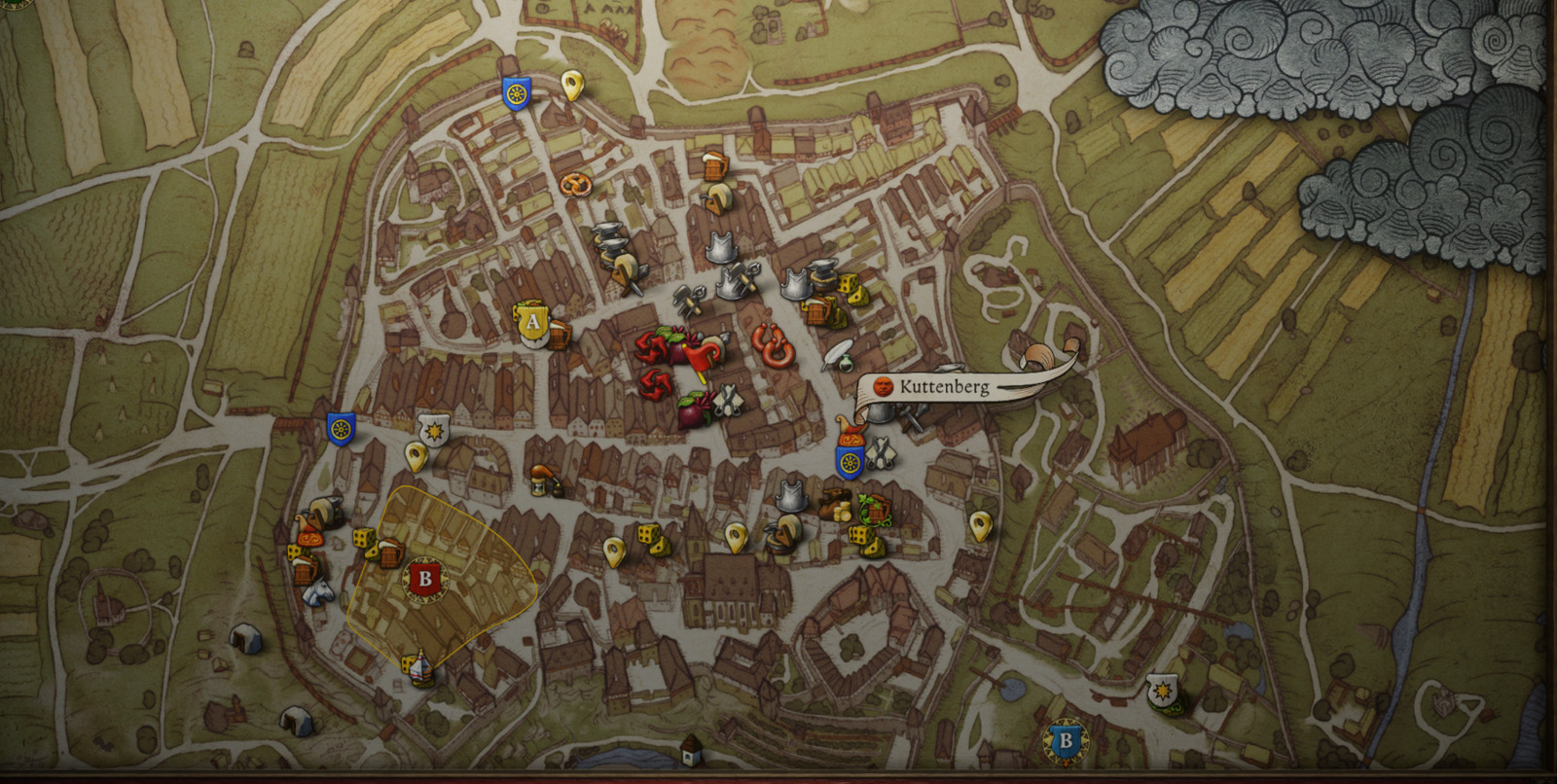The width and height of the screenshot is (1557, 784).
Task: Select the yellow dice gambling icon east of market
Action: click(x=851, y=288)
